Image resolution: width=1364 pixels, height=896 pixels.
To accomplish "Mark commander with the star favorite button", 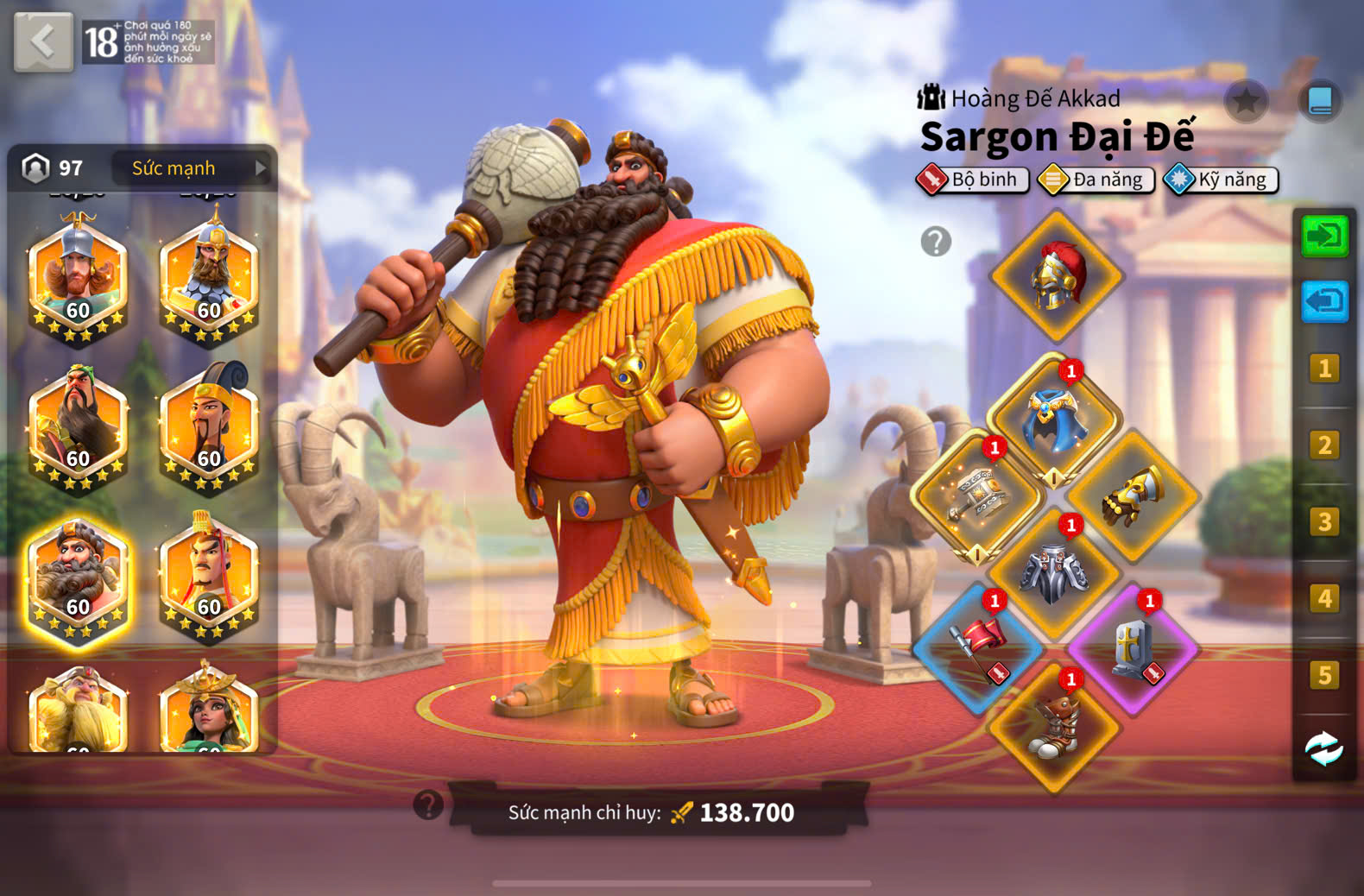I will pos(1245,102).
